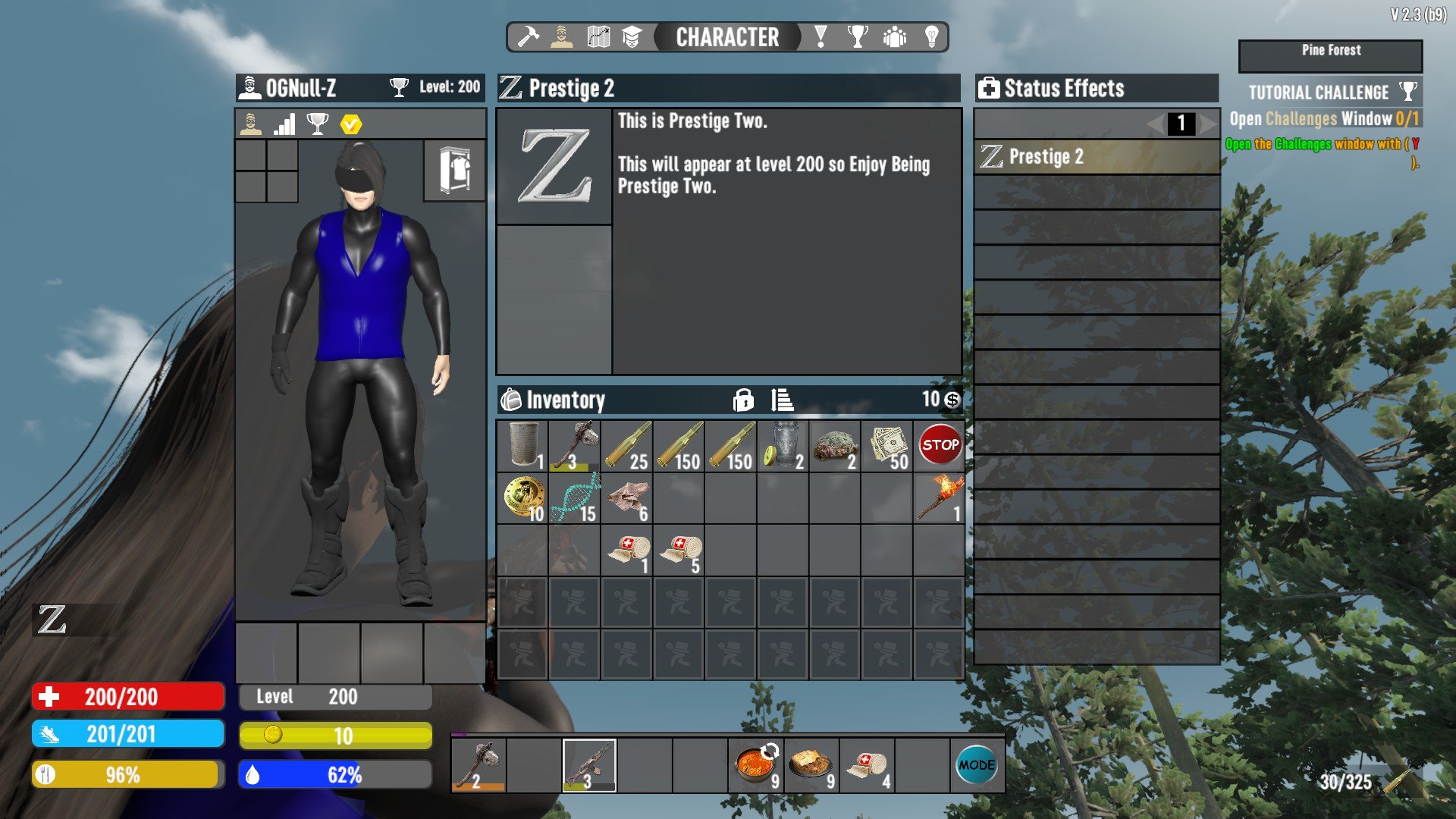Screen dimensions: 1456x819
Task: Open the challenges trophy tab in top bar
Action: pos(858,36)
